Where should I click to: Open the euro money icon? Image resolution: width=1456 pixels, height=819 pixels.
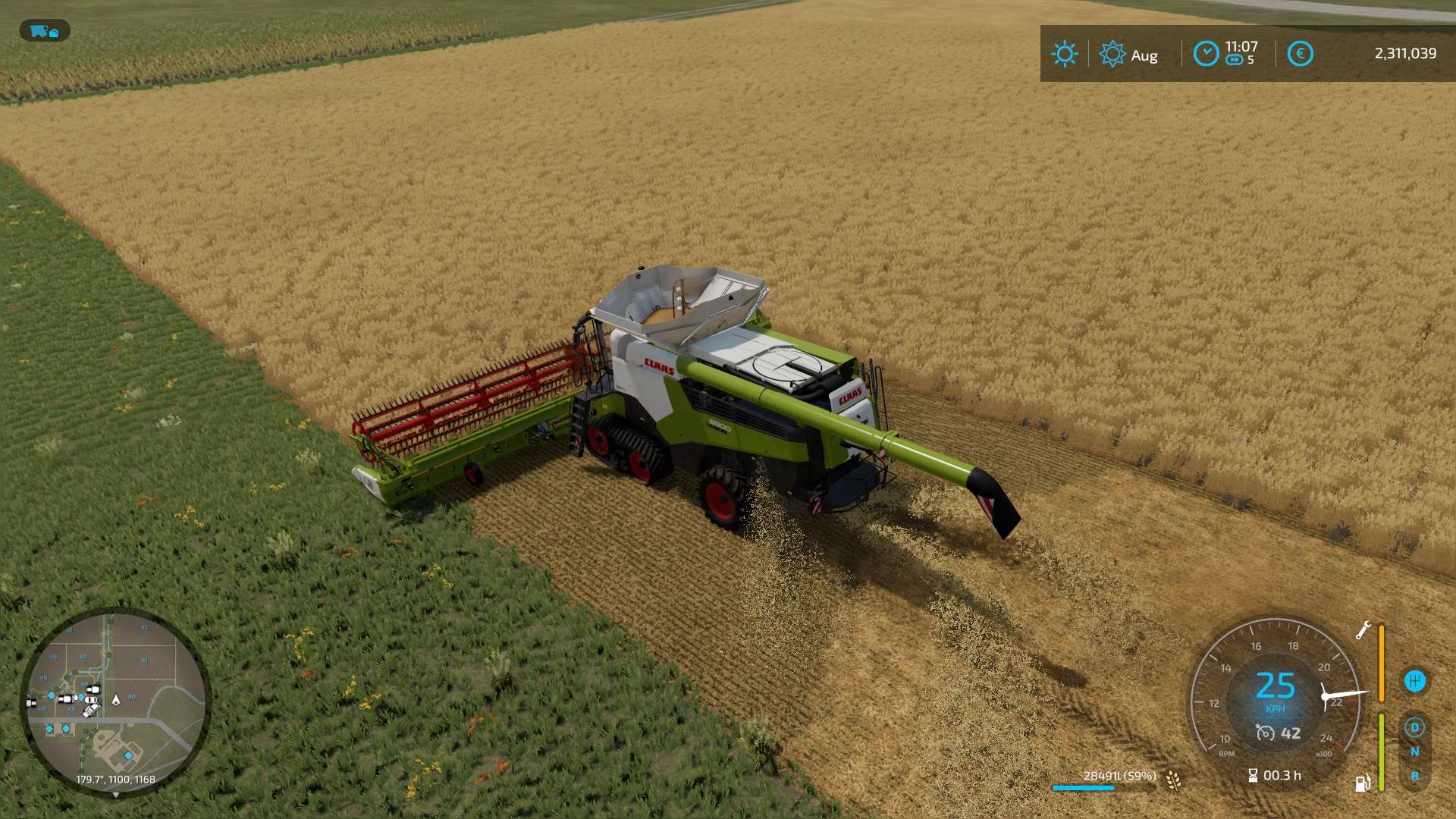pos(1300,54)
